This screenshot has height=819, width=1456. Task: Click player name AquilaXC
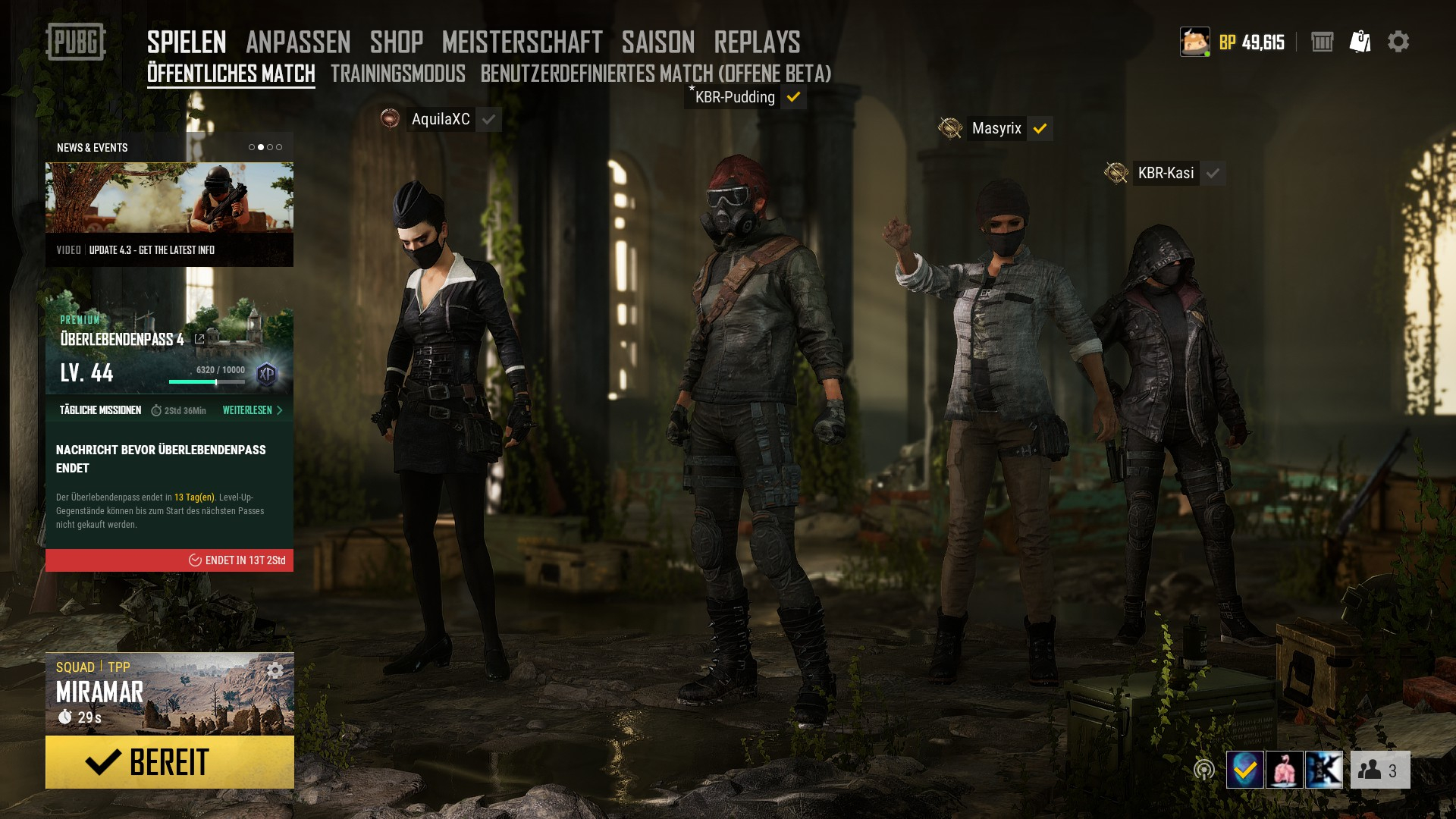click(441, 120)
